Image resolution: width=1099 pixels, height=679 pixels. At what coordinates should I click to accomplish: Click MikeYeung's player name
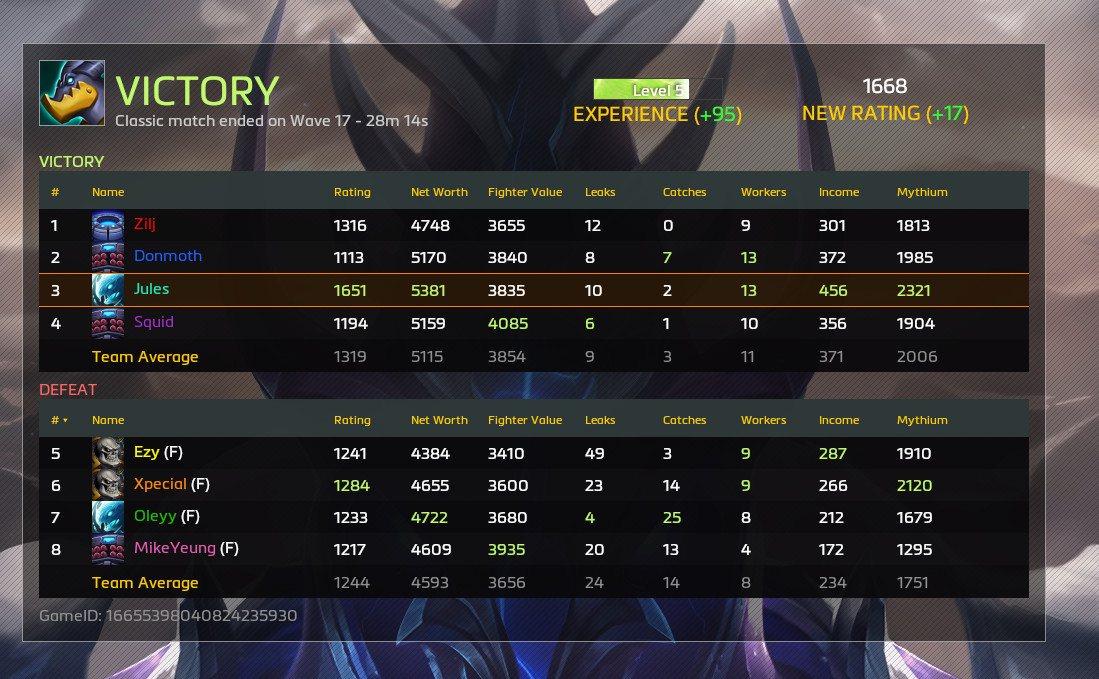click(174, 548)
